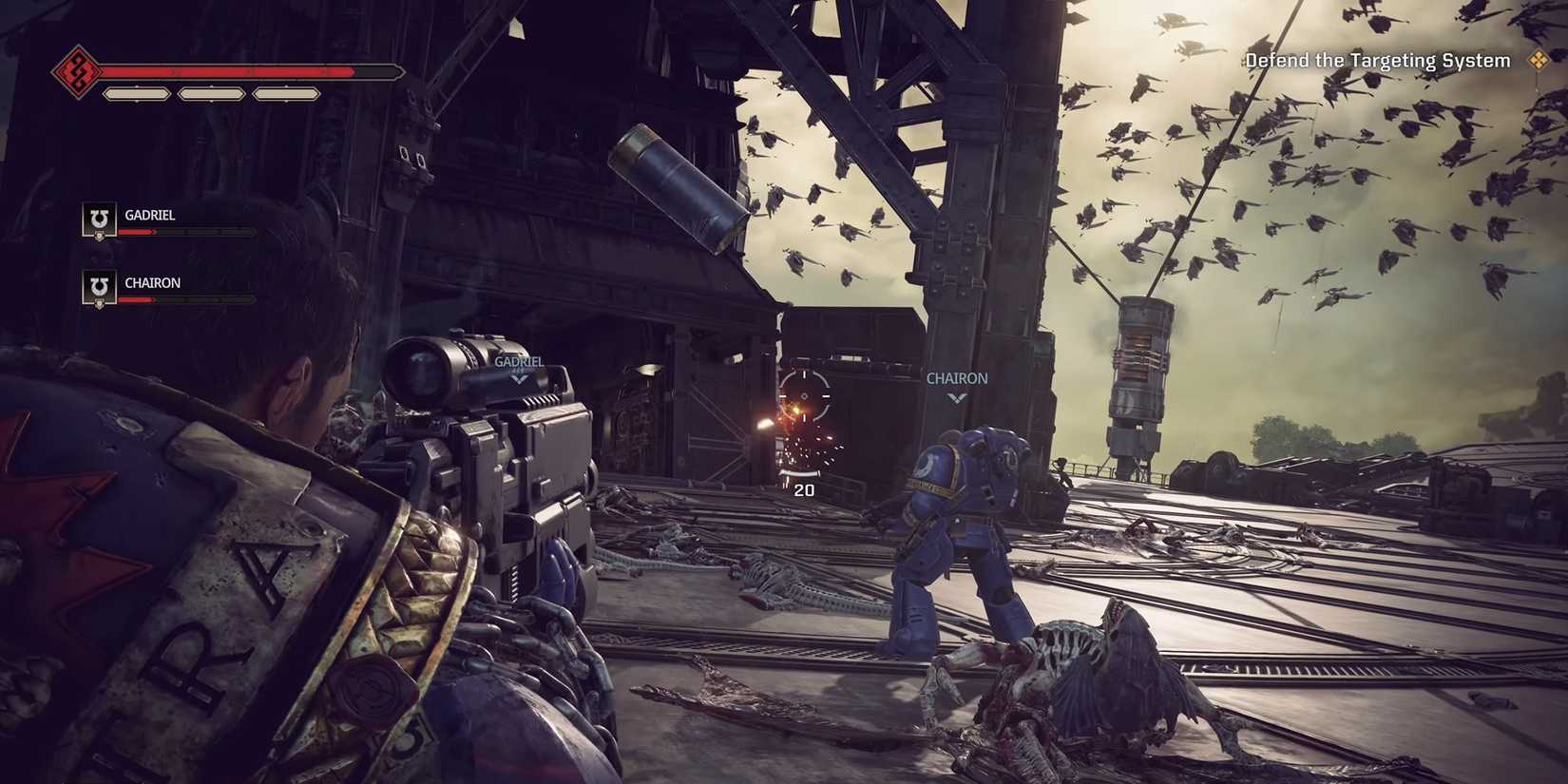The image size is (1568, 784).
Task: Click the ammo count reading 20
Action: point(804,490)
